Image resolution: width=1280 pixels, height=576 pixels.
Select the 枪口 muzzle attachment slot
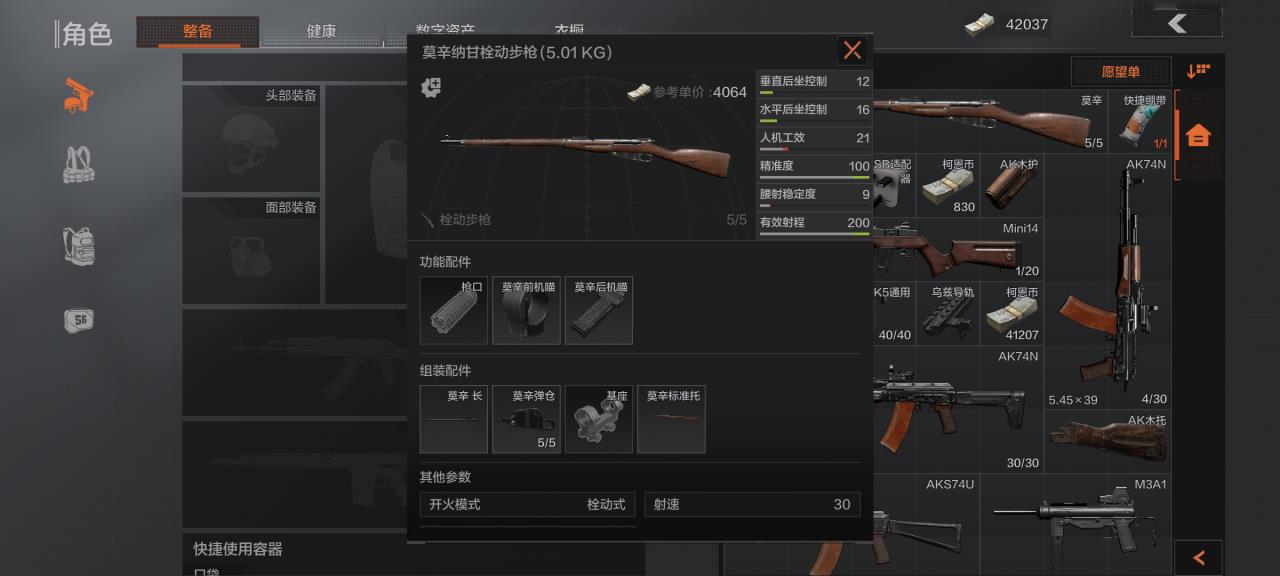pos(454,311)
